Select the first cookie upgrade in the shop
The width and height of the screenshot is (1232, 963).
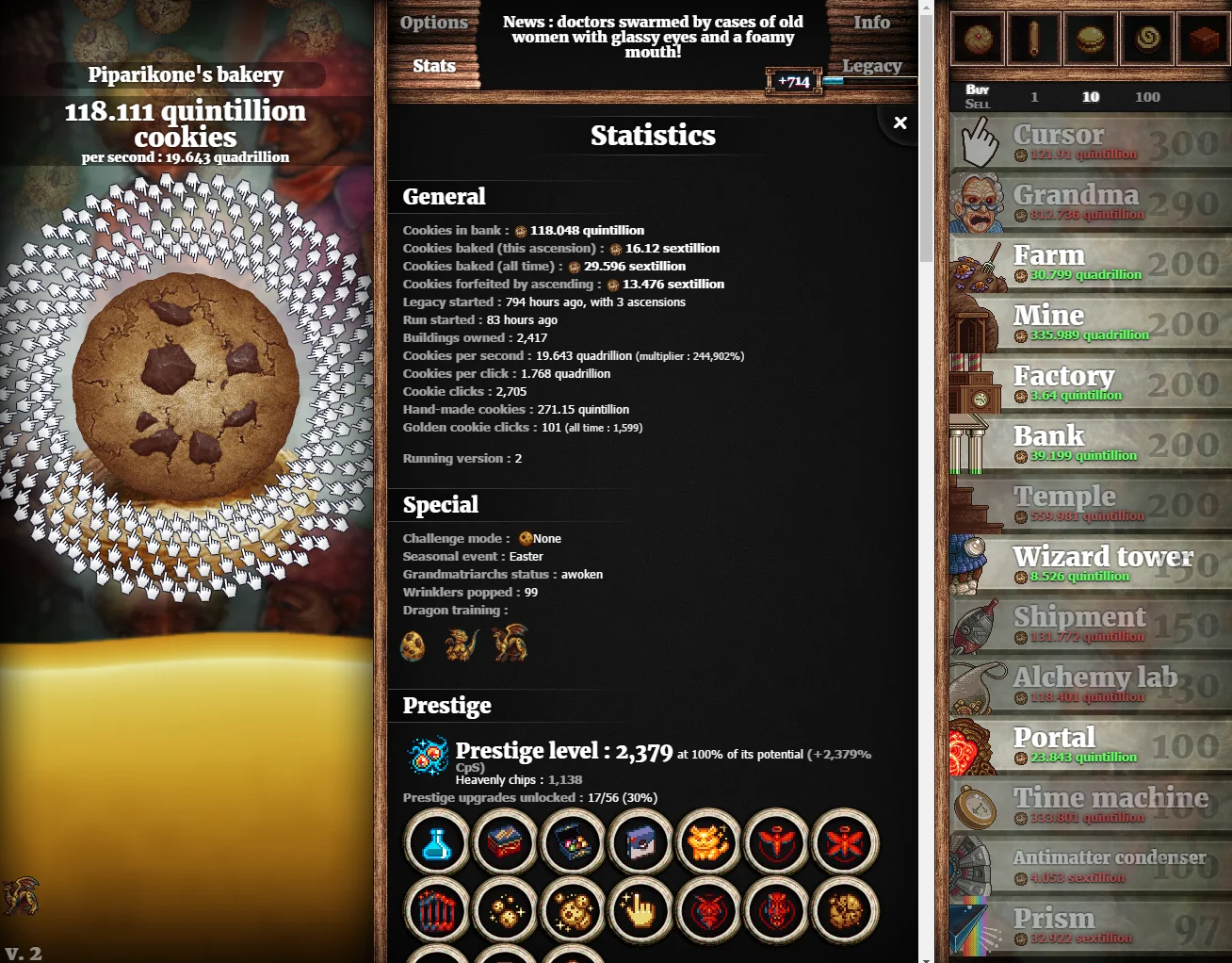click(x=977, y=39)
